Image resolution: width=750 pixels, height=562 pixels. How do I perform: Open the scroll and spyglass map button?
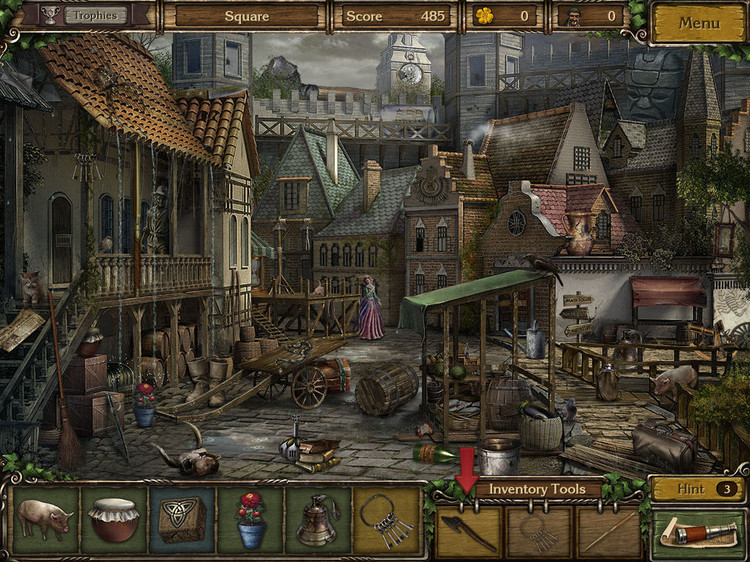tap(697, 532)
